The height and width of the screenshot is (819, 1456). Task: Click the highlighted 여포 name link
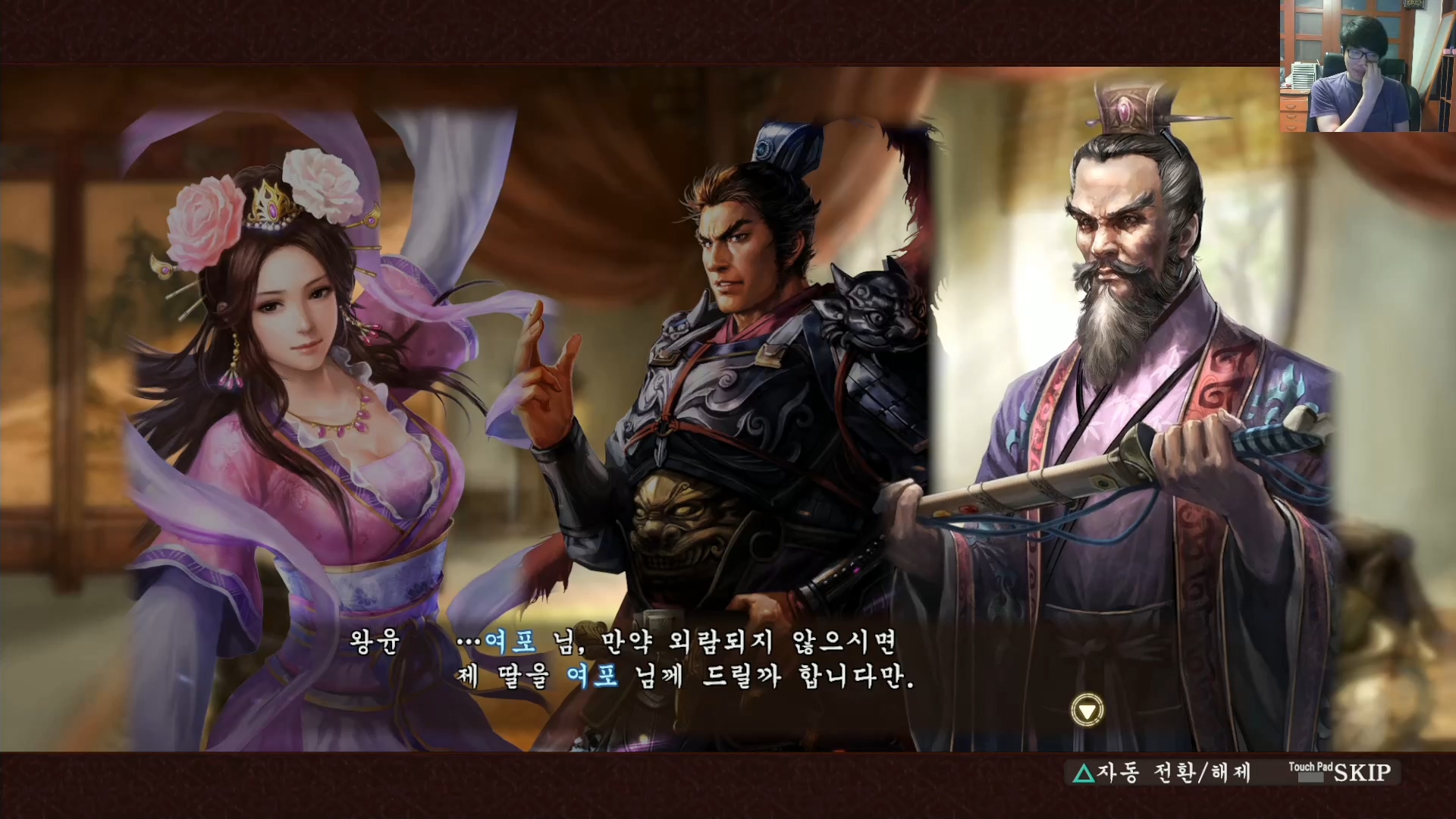tap(512, 641)
